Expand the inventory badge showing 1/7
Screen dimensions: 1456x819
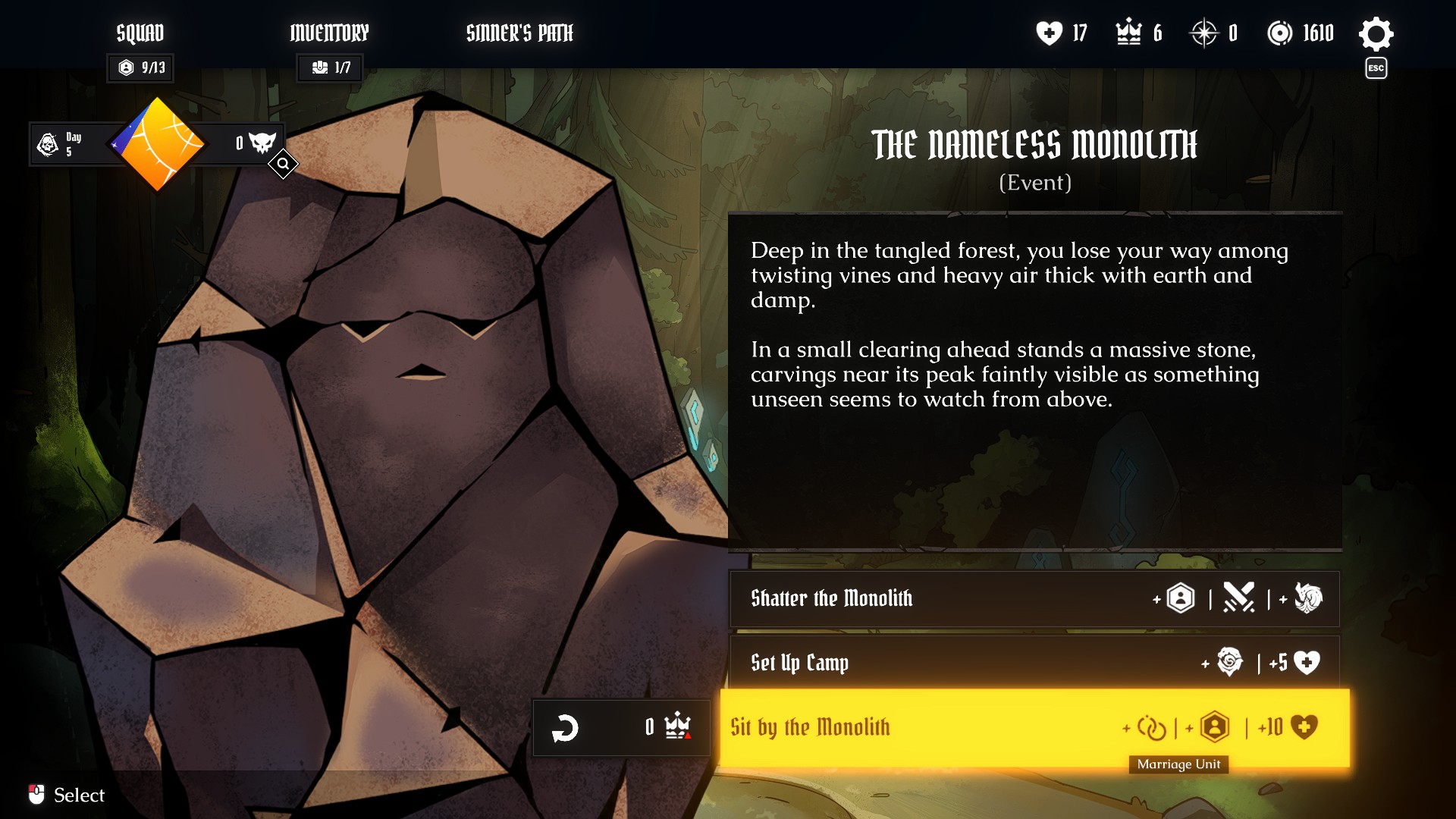coord(329,67)
